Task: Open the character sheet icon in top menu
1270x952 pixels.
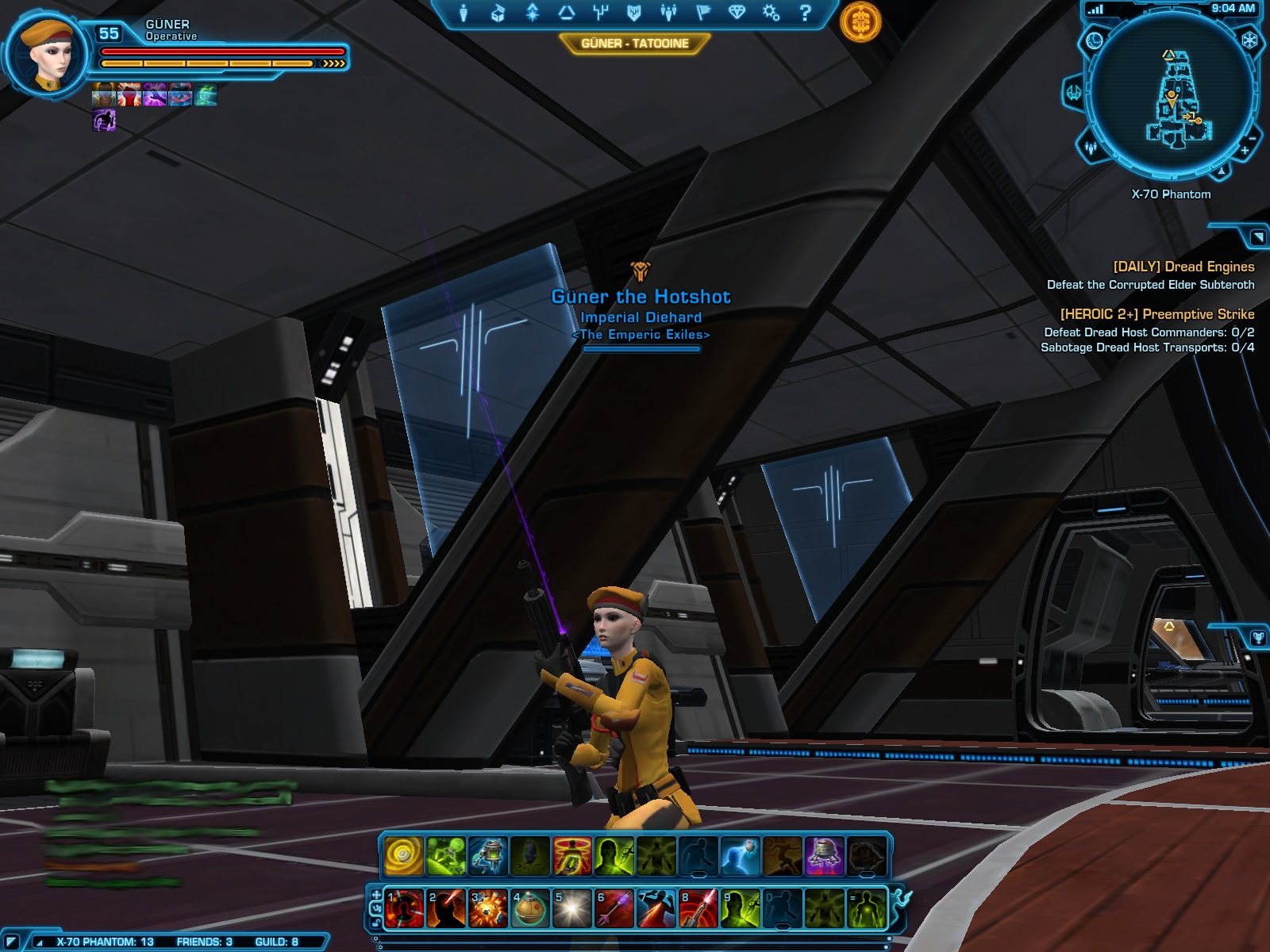Action: click(x=464, y=13)
